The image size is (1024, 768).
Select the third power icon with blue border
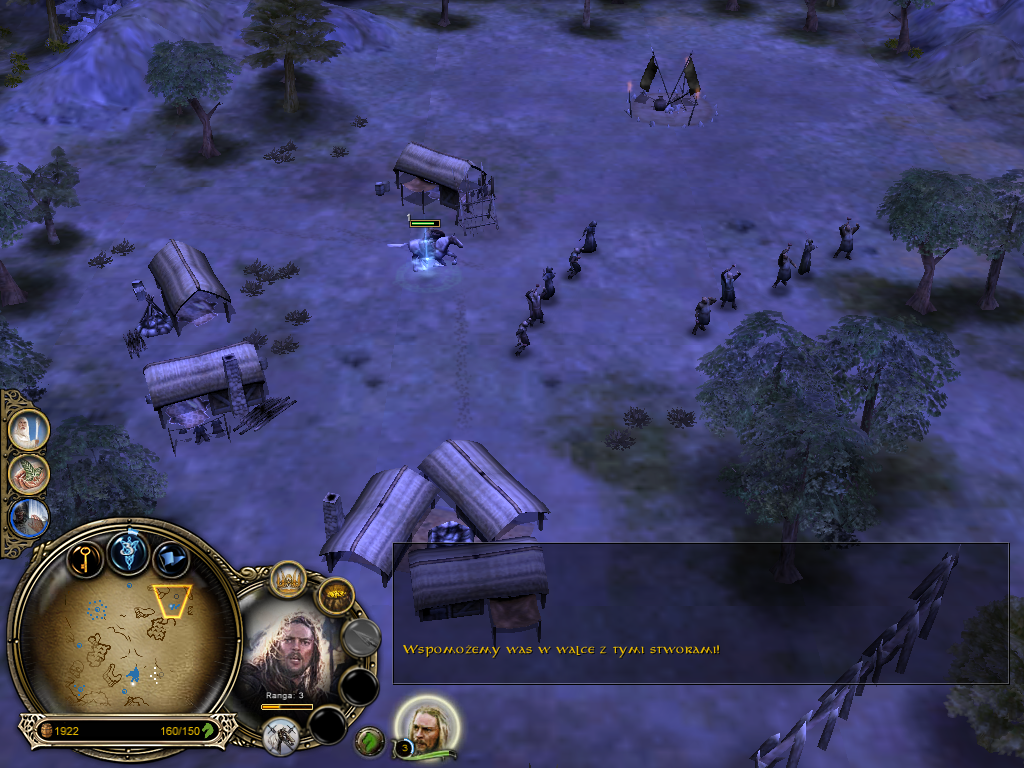pyautogui.click(x=27, y=518)
